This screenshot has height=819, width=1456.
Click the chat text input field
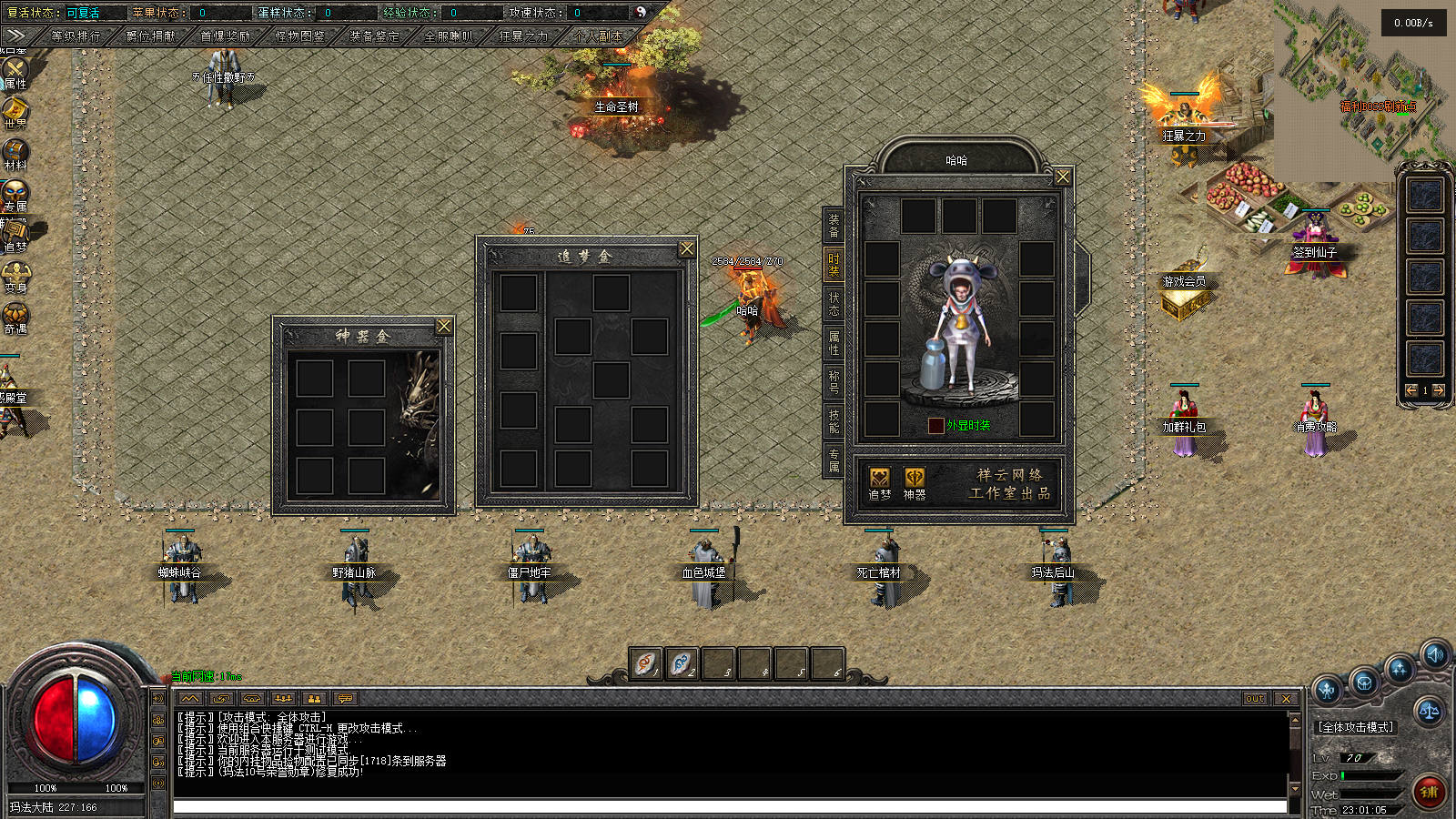point(728,806)
